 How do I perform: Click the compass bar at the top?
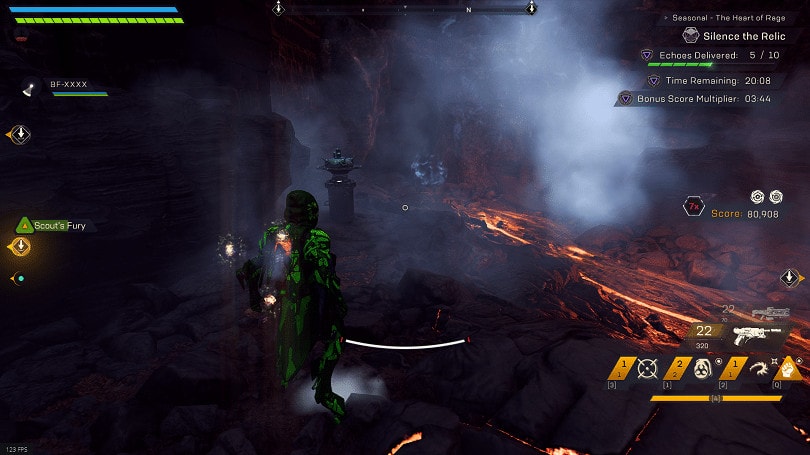405,8
